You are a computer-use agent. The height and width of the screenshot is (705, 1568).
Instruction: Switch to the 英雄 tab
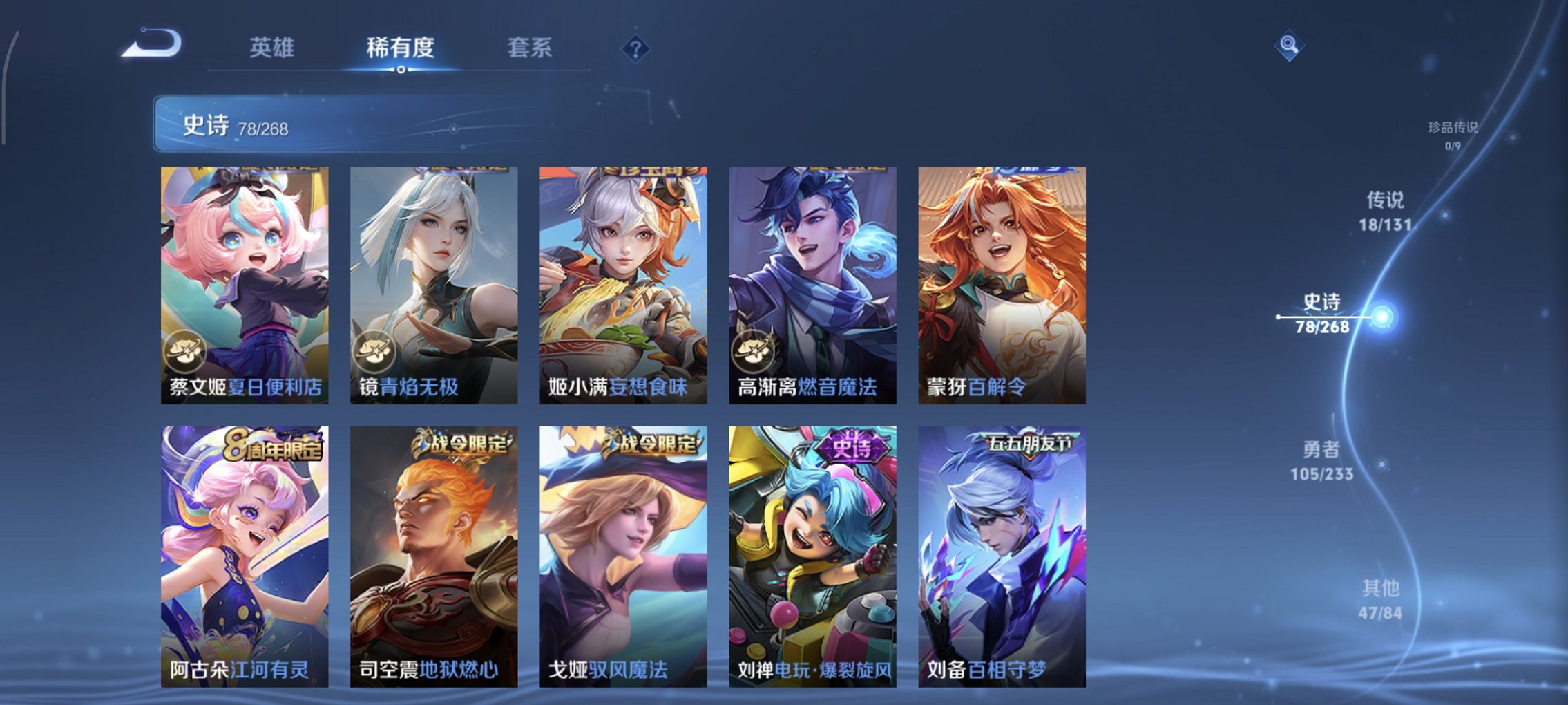tap(274, 48)
